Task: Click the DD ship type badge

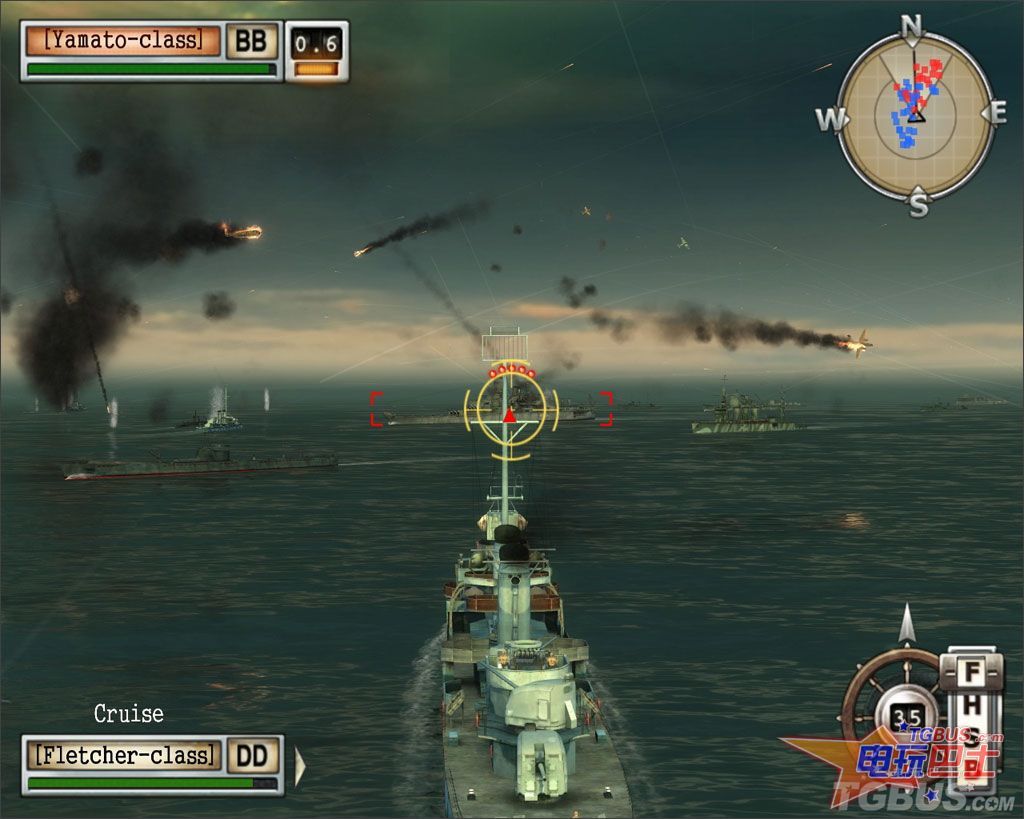Action: 251,755
